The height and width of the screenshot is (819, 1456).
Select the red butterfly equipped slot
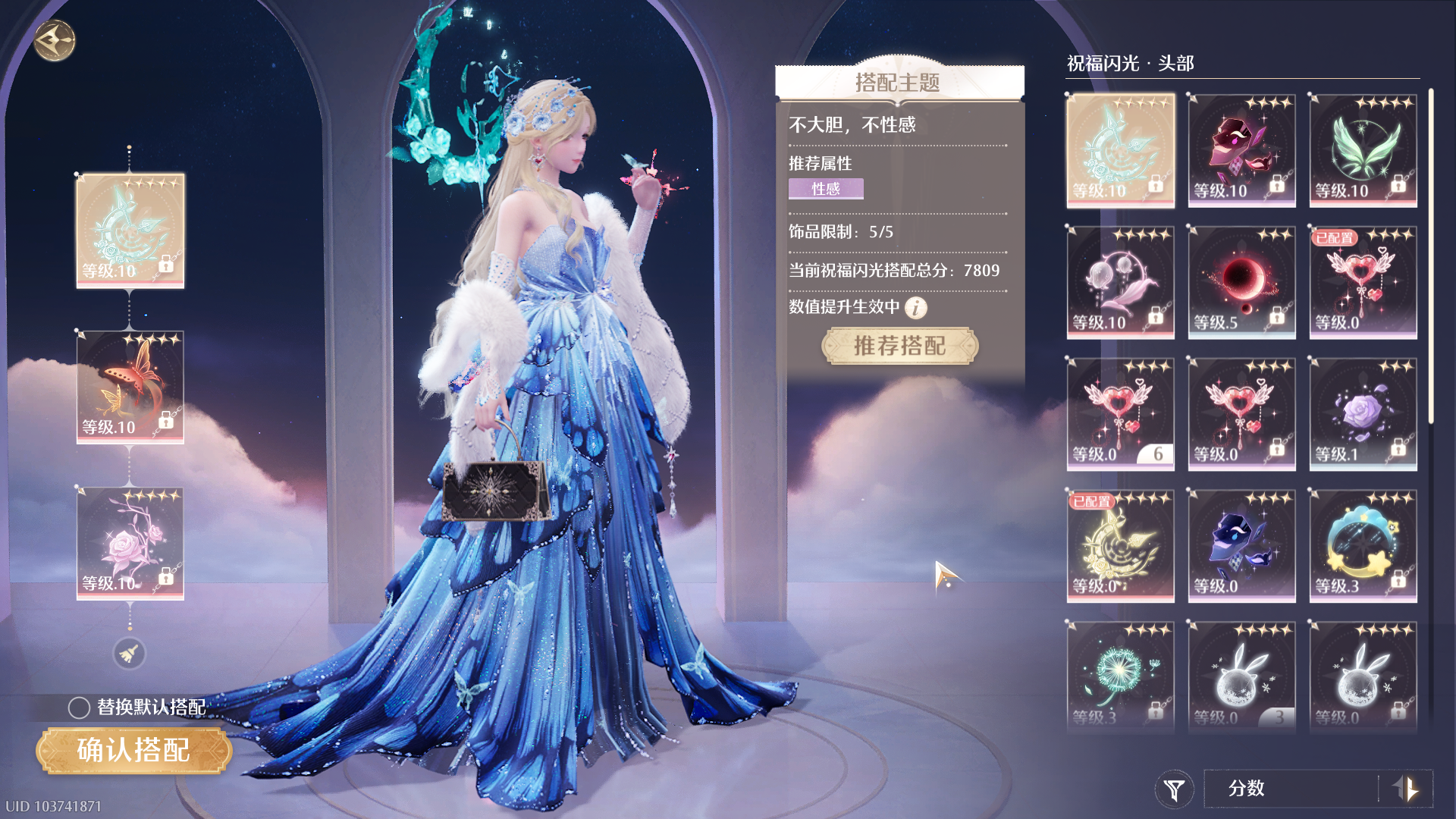pos(130,387)
